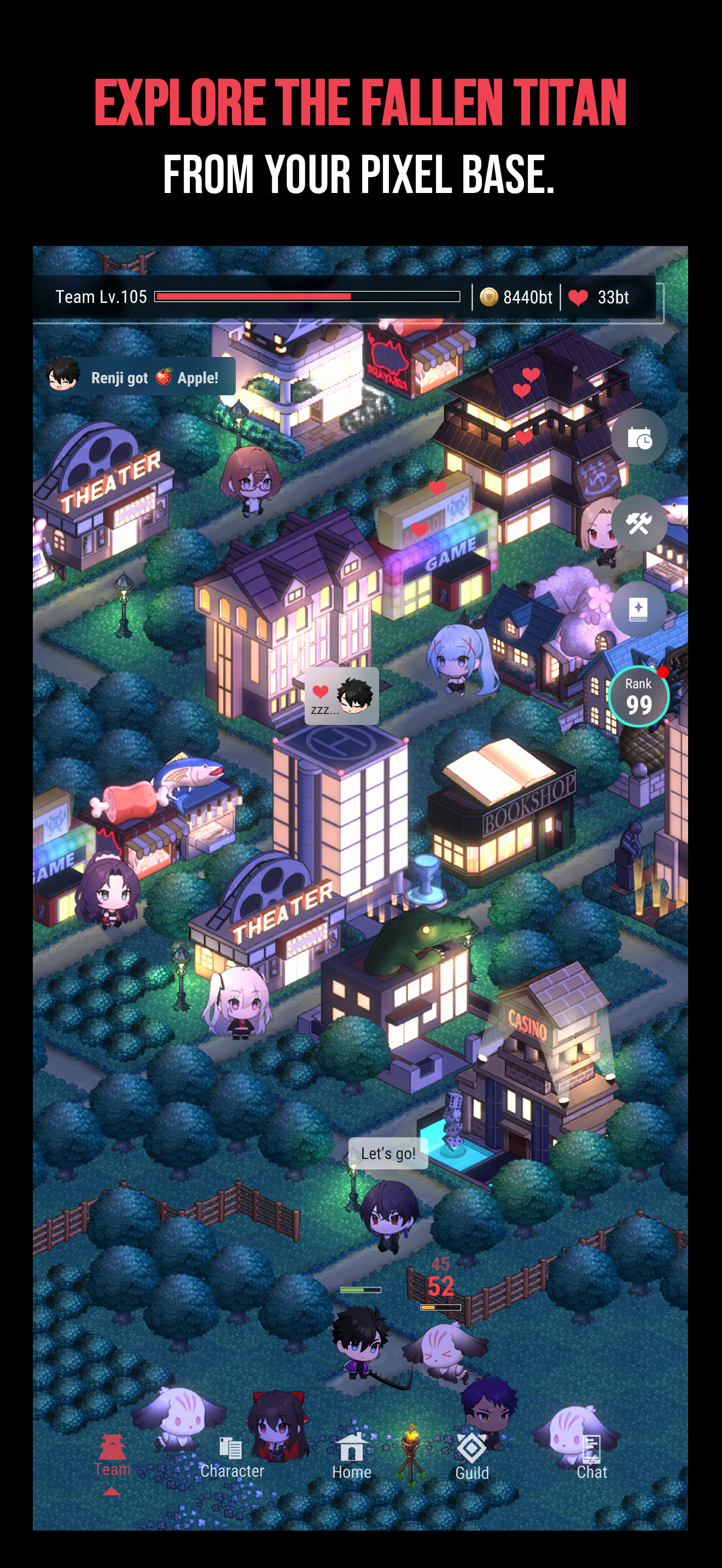Tap Renji's avatar in the notification banner
The image size is (722, 1568).
coord(63,376)
